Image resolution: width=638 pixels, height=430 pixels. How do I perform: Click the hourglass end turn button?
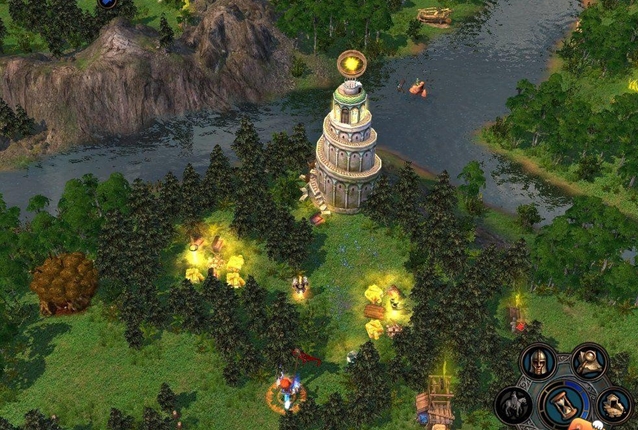pos(564,404)
